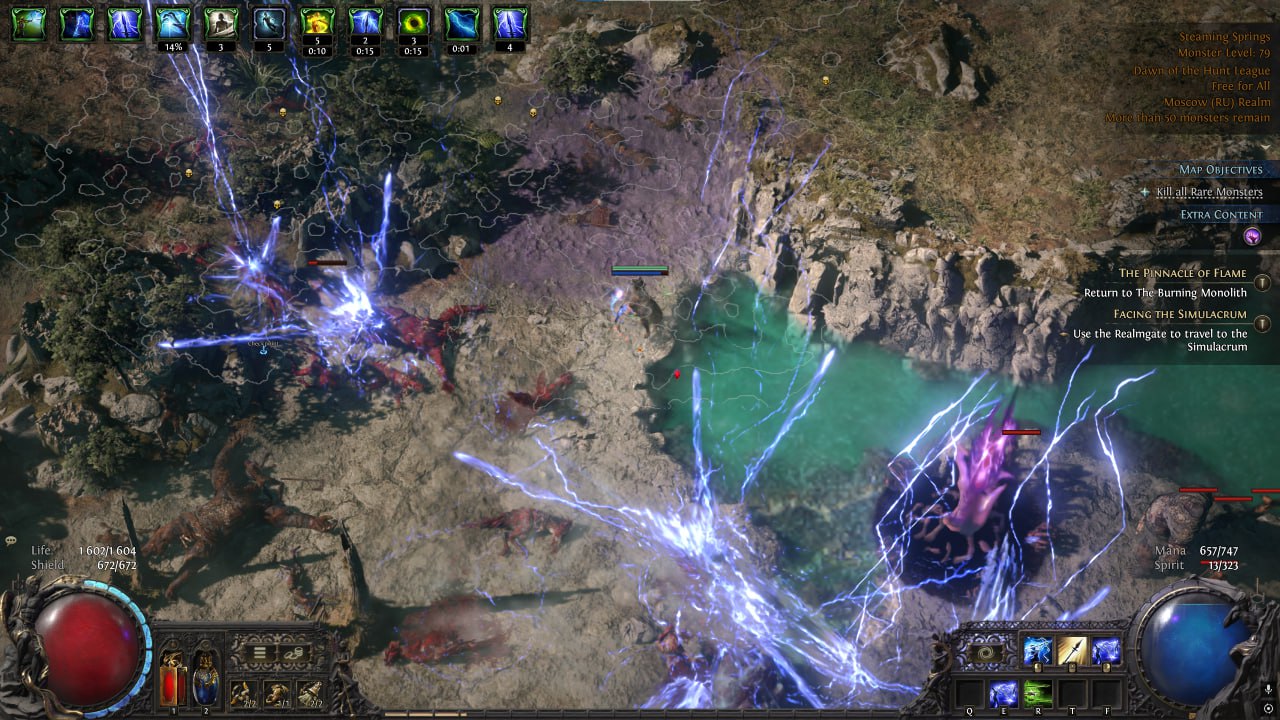Open the in-game shop coins button

[291, 654]
